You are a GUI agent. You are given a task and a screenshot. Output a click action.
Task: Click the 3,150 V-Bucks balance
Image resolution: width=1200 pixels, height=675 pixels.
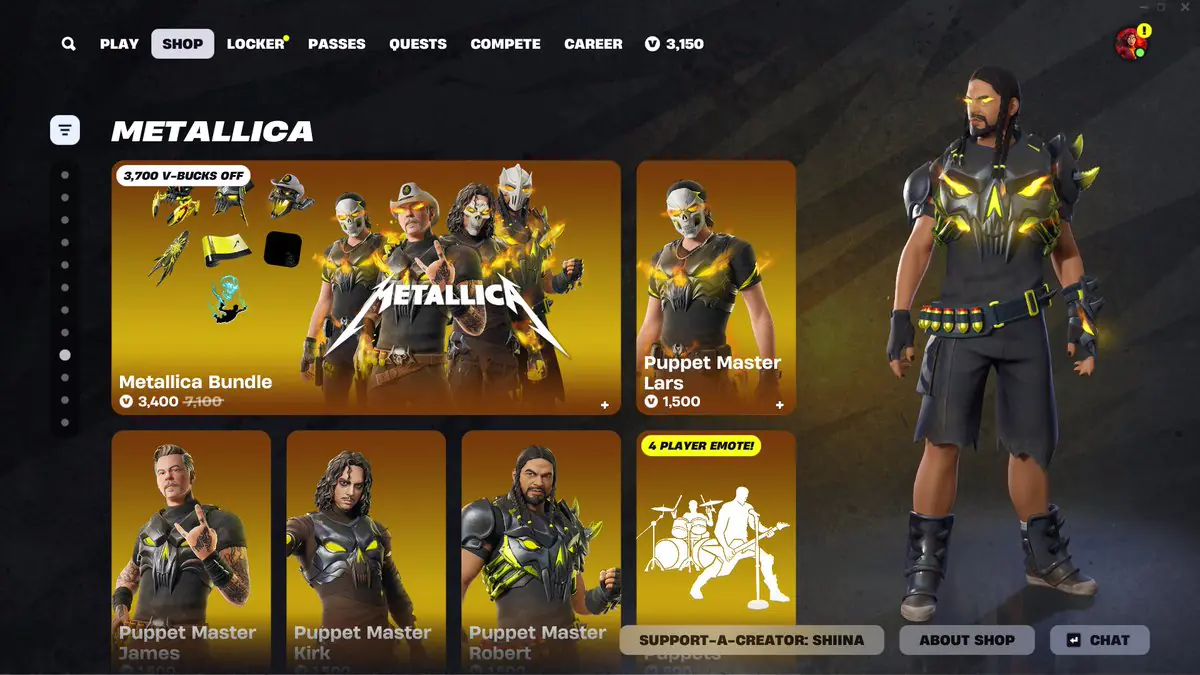click(674, 44)
